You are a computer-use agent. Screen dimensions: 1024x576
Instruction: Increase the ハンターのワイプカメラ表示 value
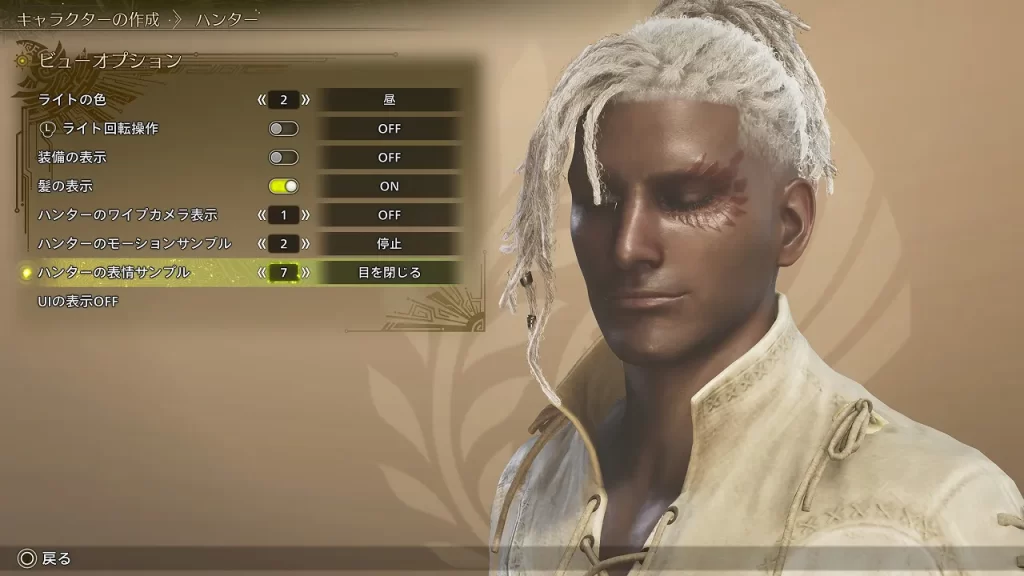(x=306, y=215)
